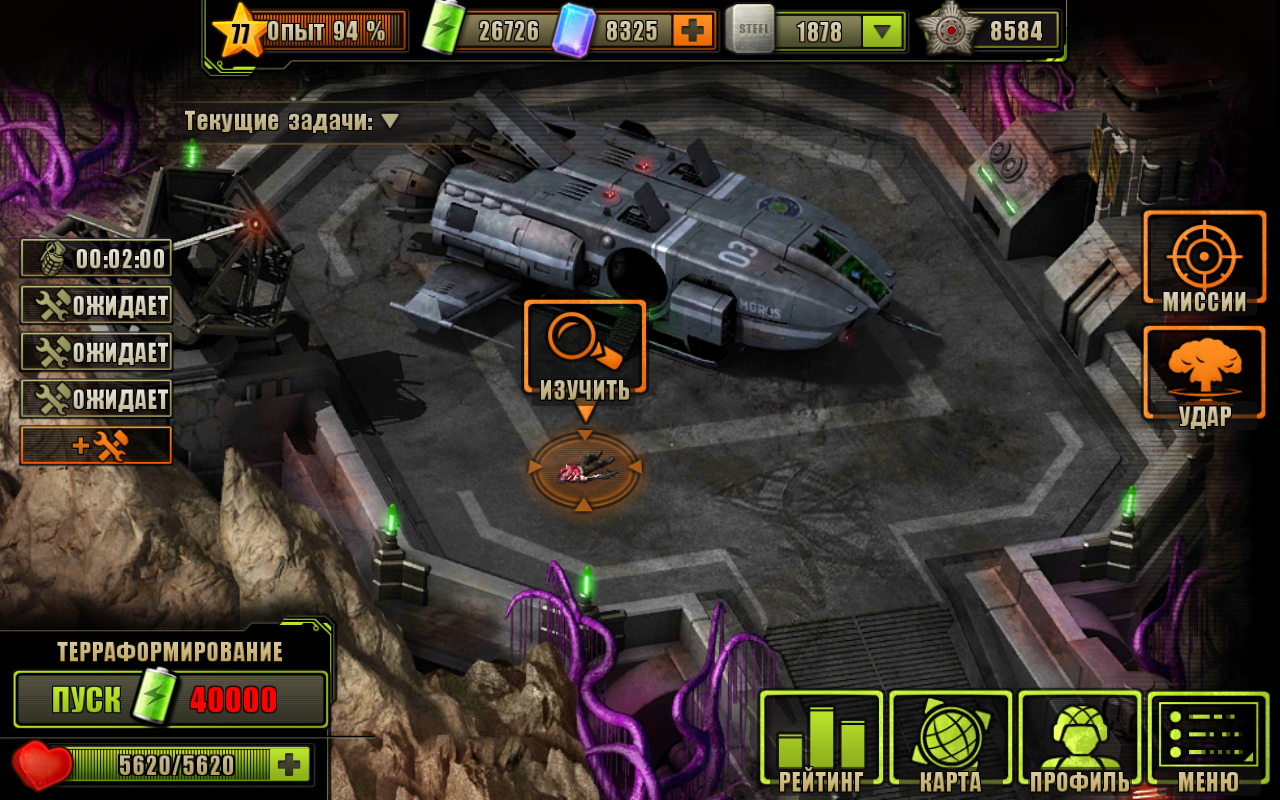This screenshot has height=800, width=1280.
Task: Add health with the green plus button
Action: 290,765
